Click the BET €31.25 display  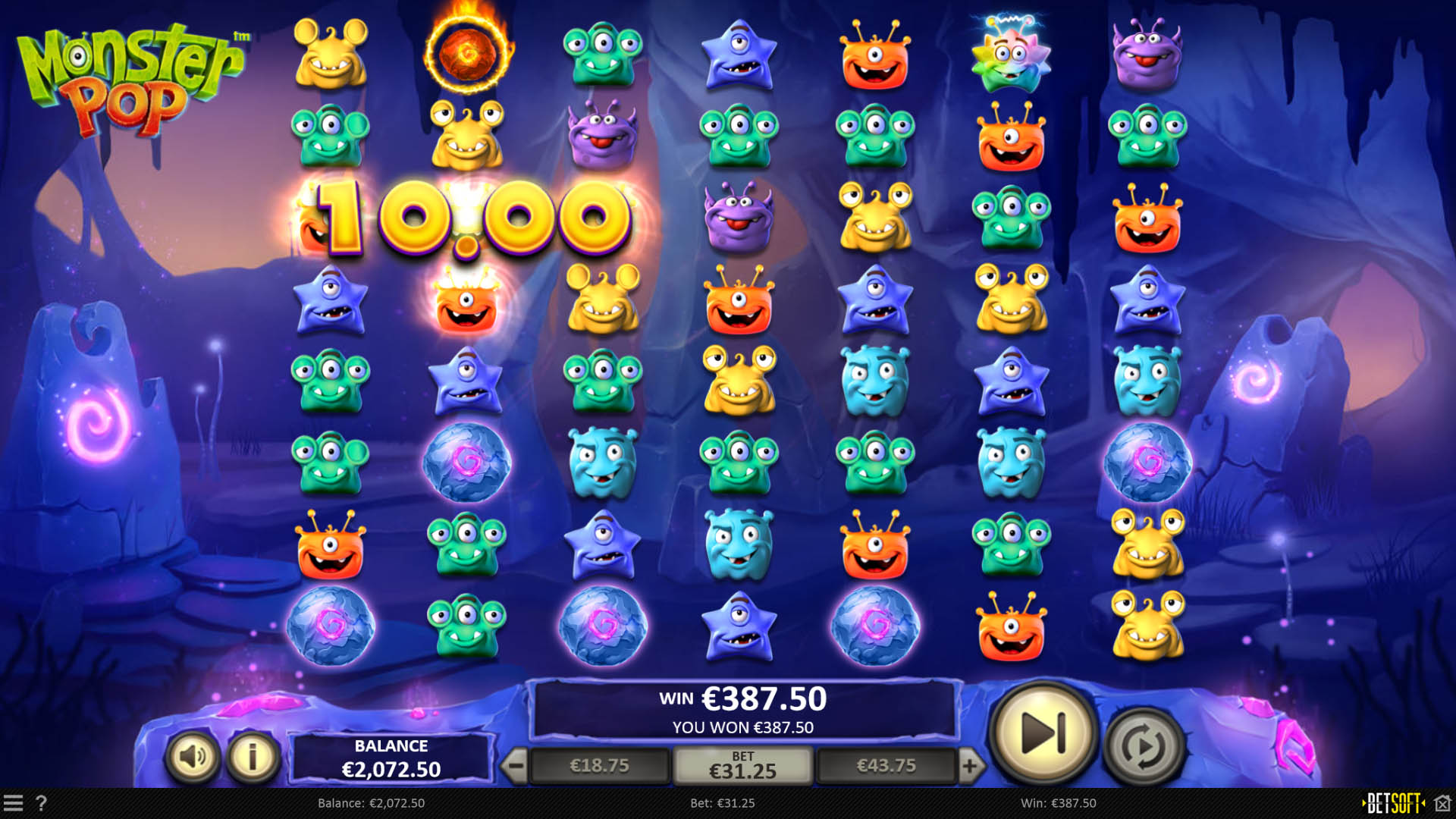[745, 765]
